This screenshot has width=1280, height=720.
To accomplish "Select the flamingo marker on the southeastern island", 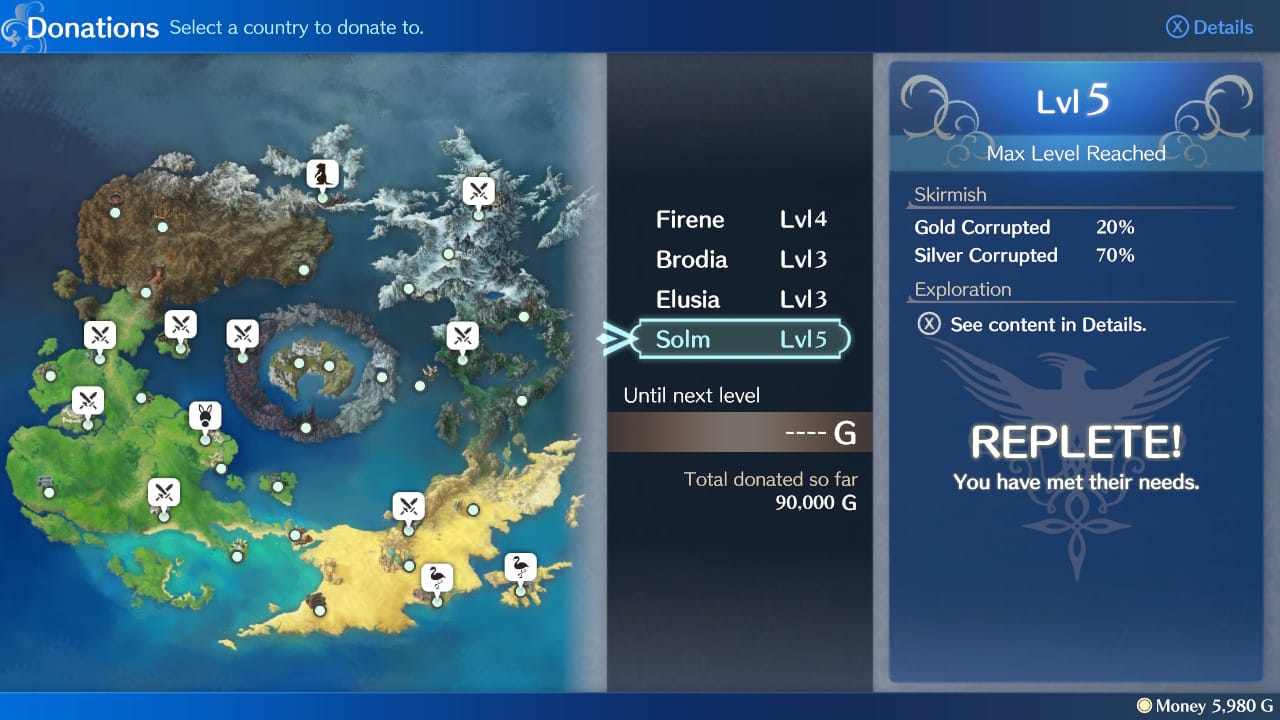I will [518, 568].
